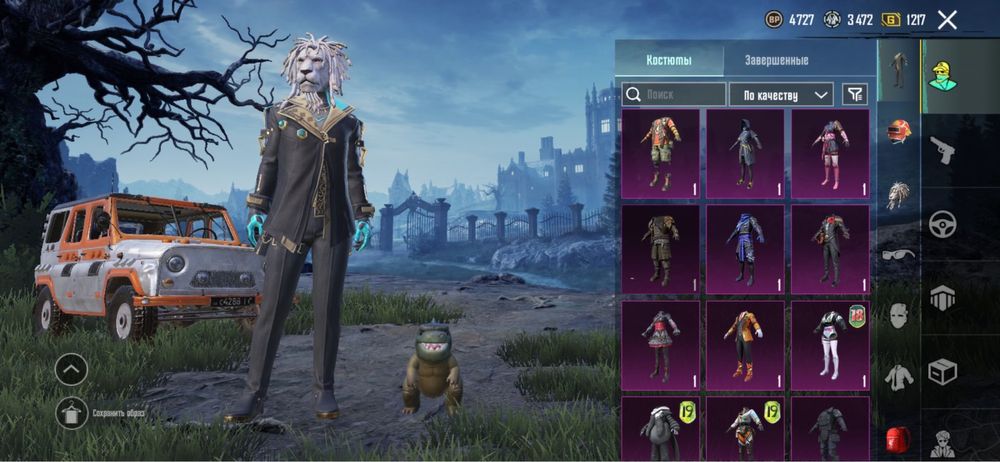Pick the blue ninja costume
Image resolution: width=1000 pixels, height=462 pixels.
tap(745, 249)
